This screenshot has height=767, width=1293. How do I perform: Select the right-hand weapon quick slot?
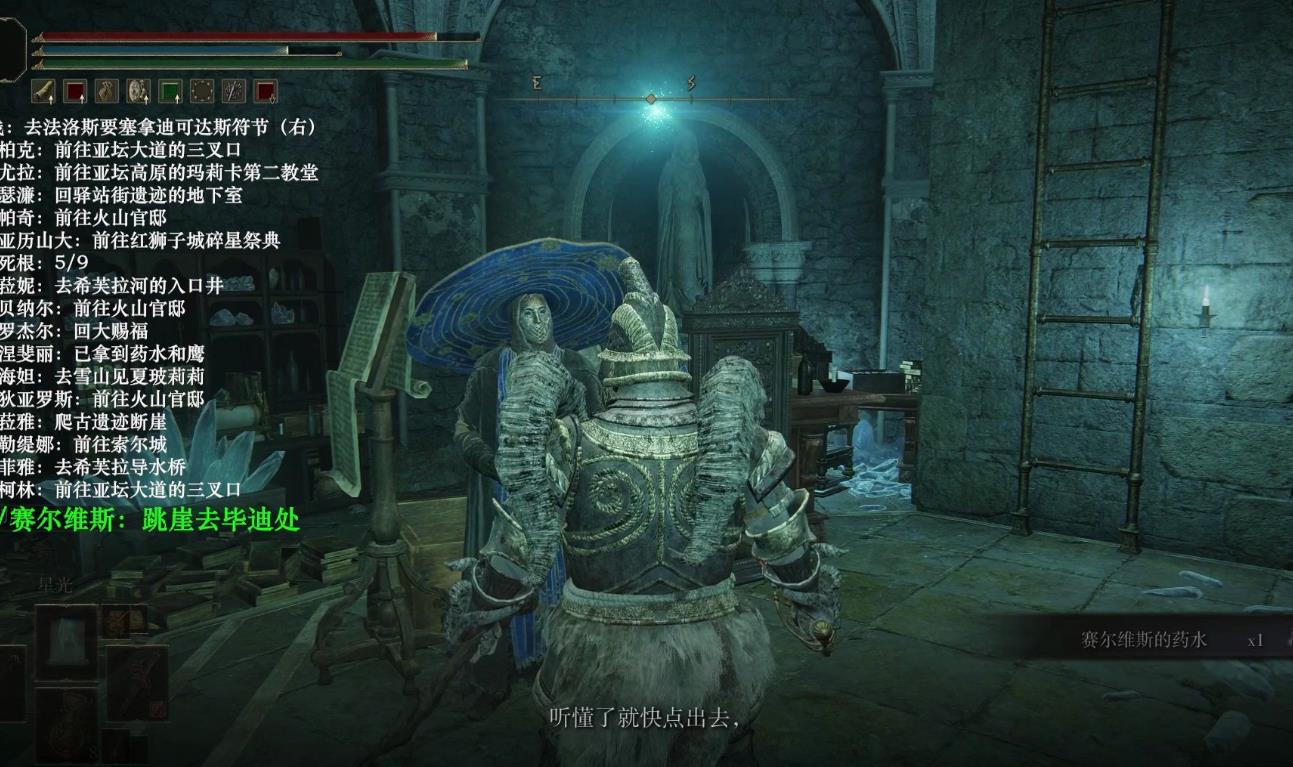(136, 680)
